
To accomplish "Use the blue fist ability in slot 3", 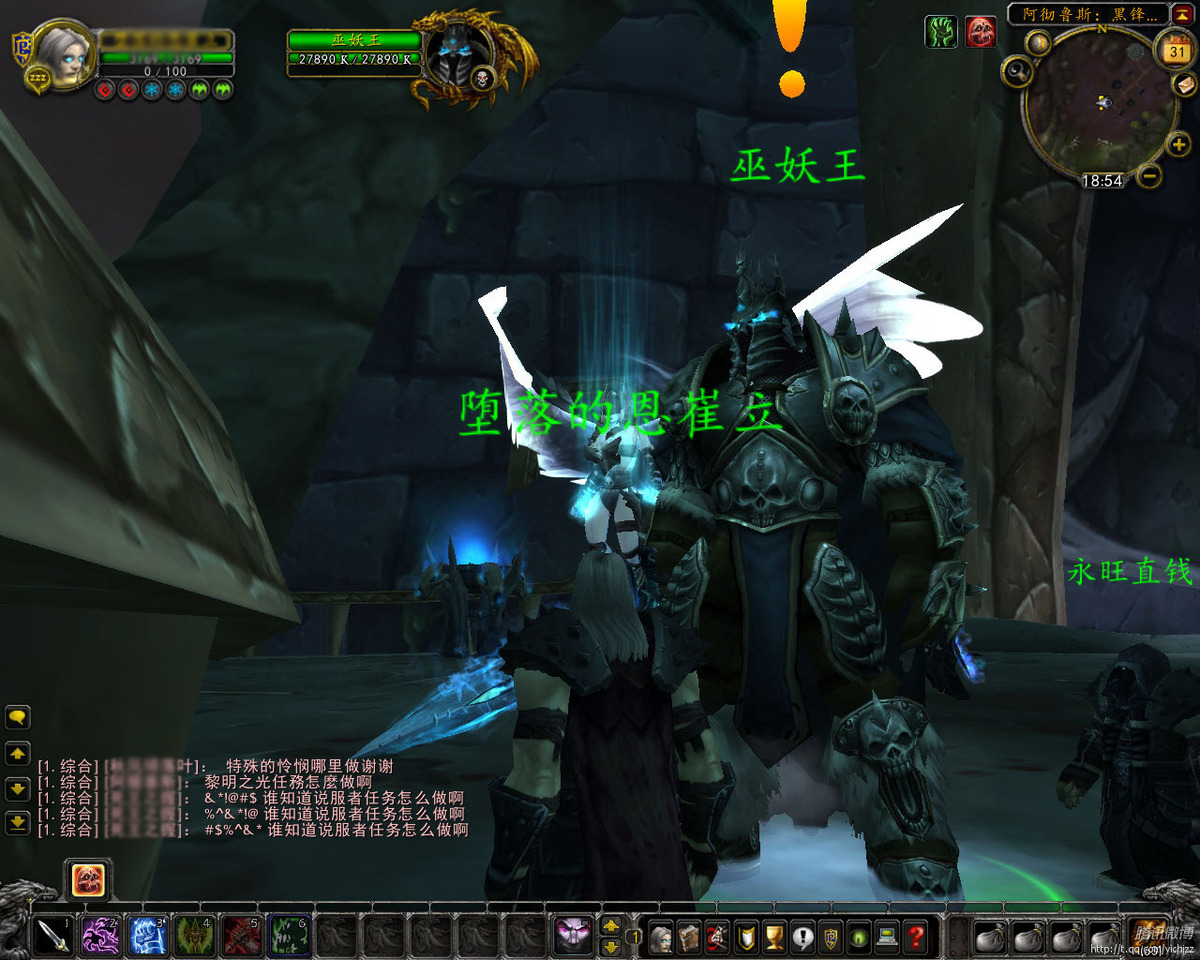I will 147,937.
